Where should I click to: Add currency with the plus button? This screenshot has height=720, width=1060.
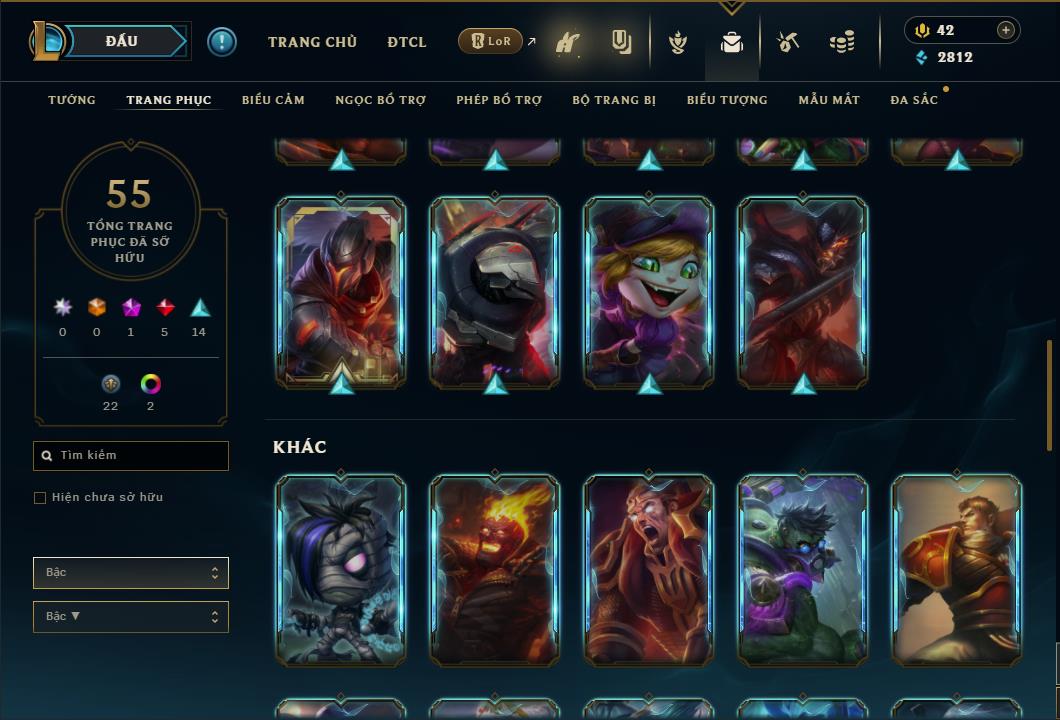[x=1006, y=30]
